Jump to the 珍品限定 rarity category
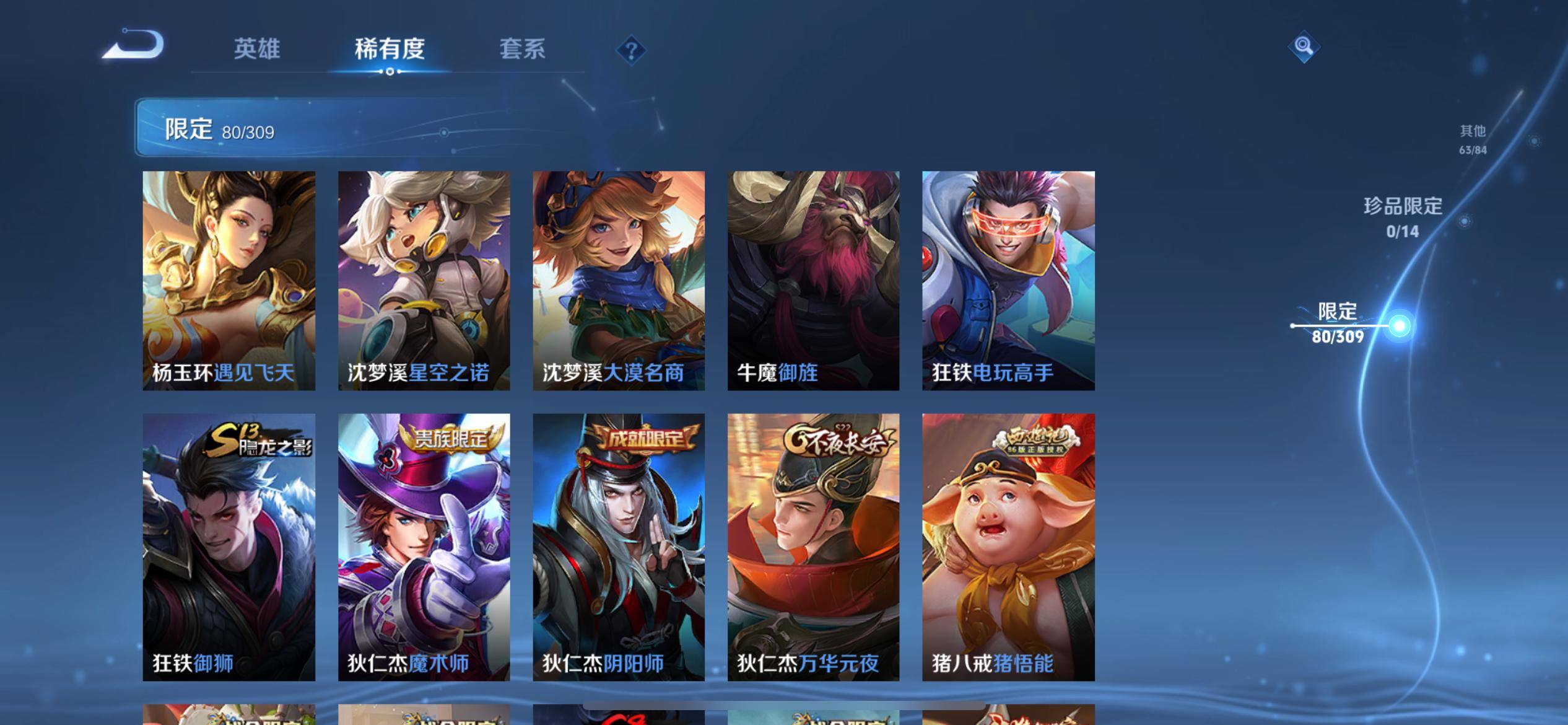The width and height of the screenshot is (1568, 725). click(x=1403, y=217)
